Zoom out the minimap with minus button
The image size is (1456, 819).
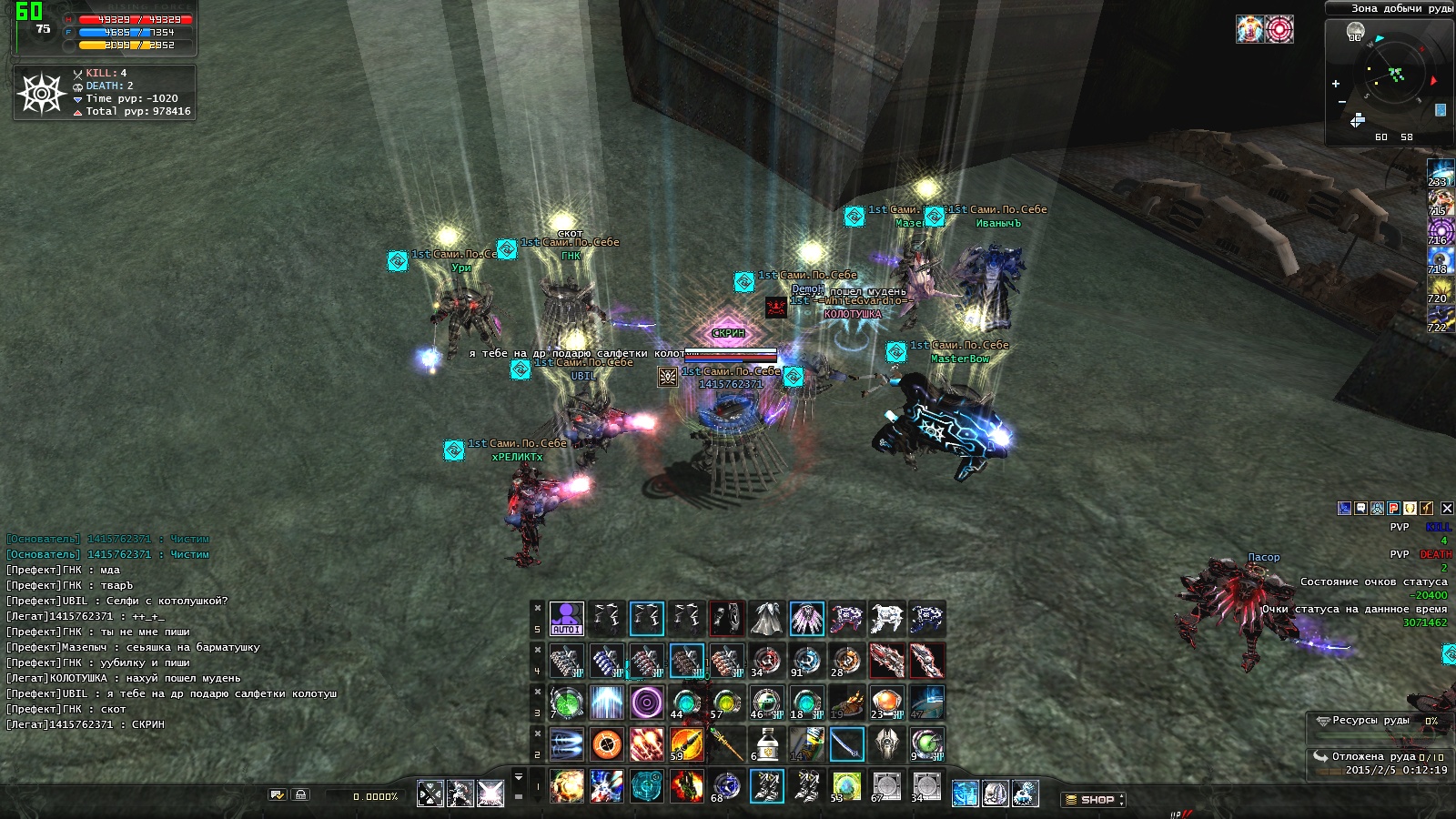tap(1342, 101)
